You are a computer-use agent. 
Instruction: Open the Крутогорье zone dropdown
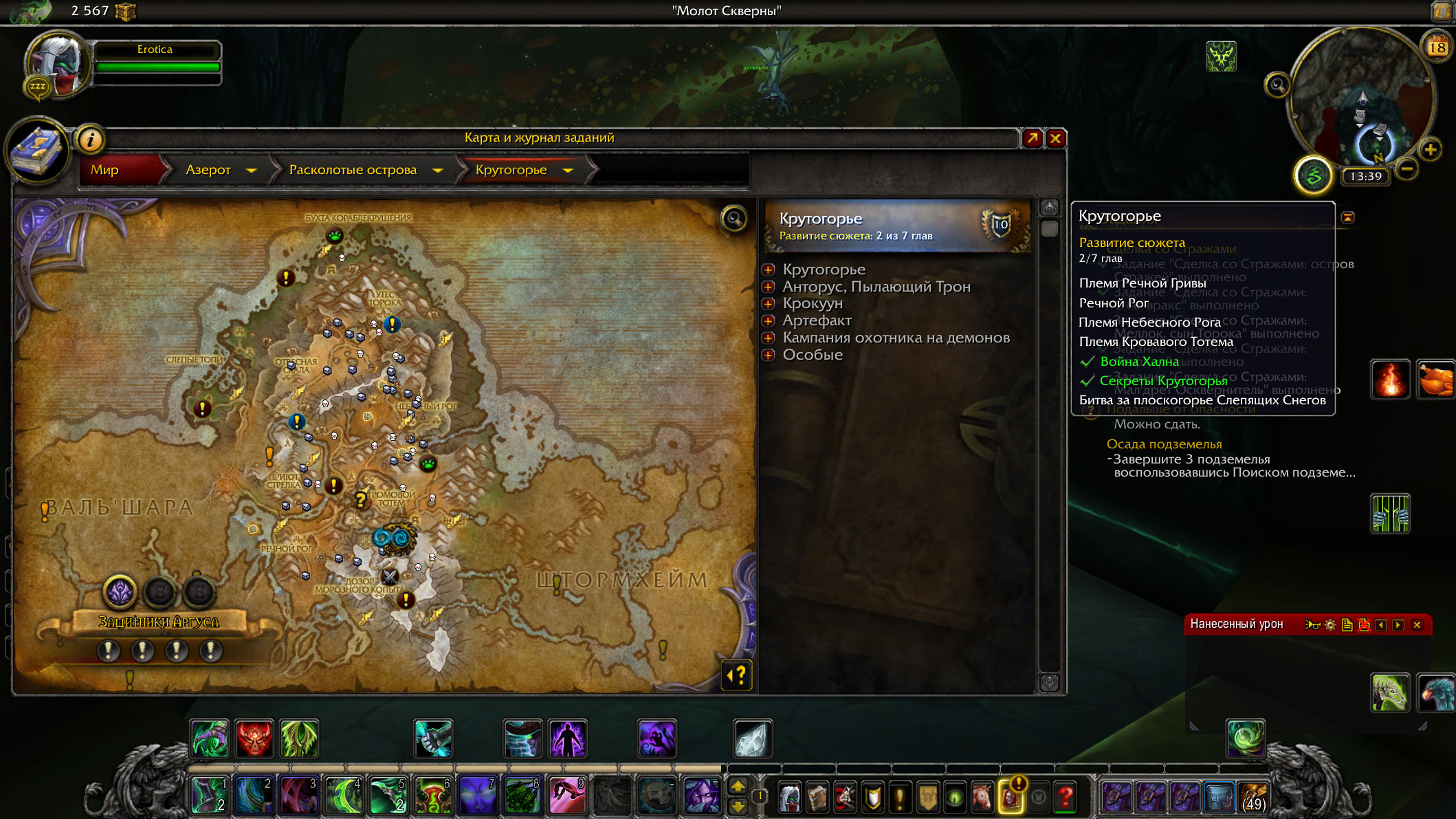(x=568, y=170)
